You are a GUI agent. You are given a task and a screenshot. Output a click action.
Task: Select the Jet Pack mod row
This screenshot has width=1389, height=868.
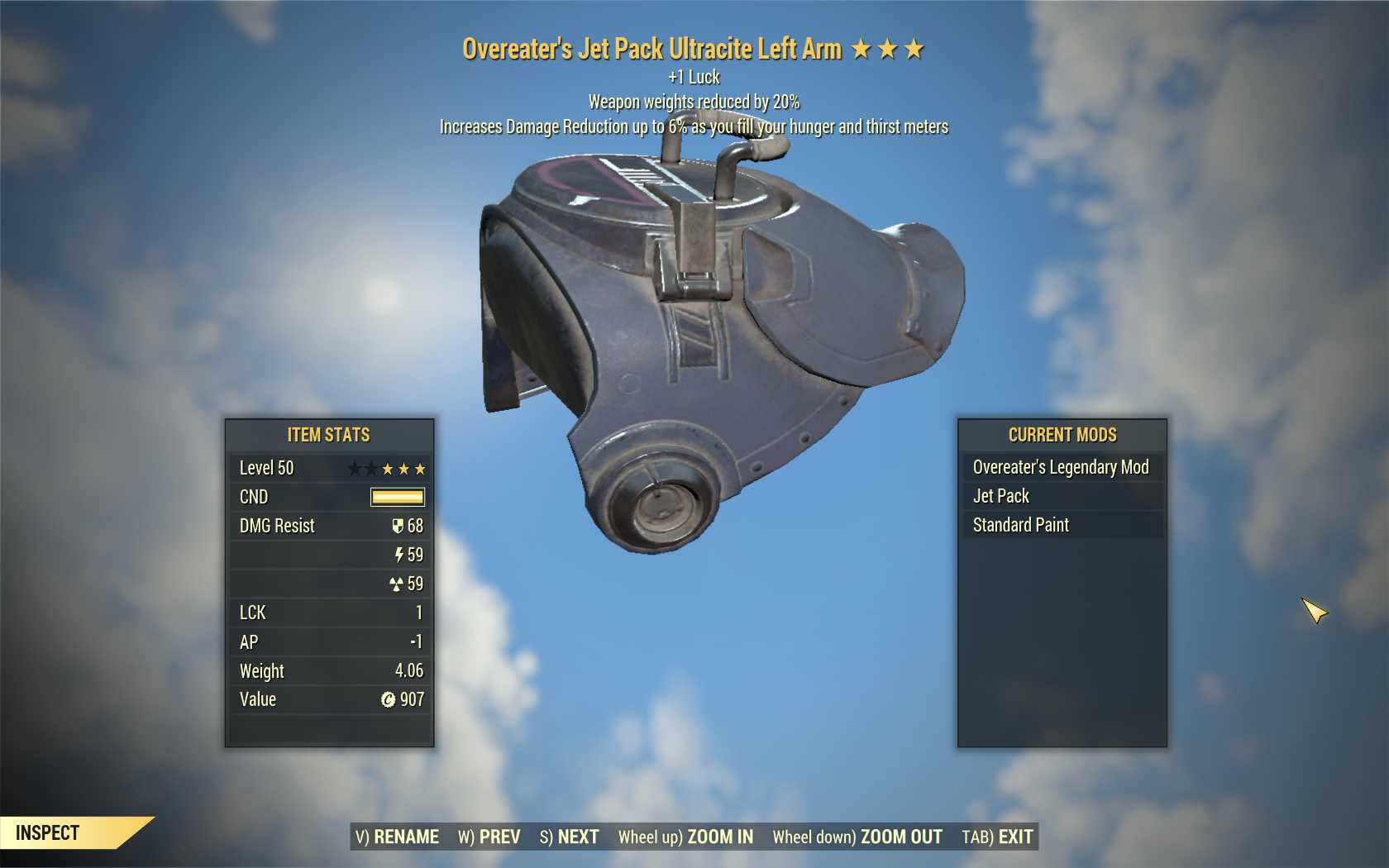pos(1061,496)
